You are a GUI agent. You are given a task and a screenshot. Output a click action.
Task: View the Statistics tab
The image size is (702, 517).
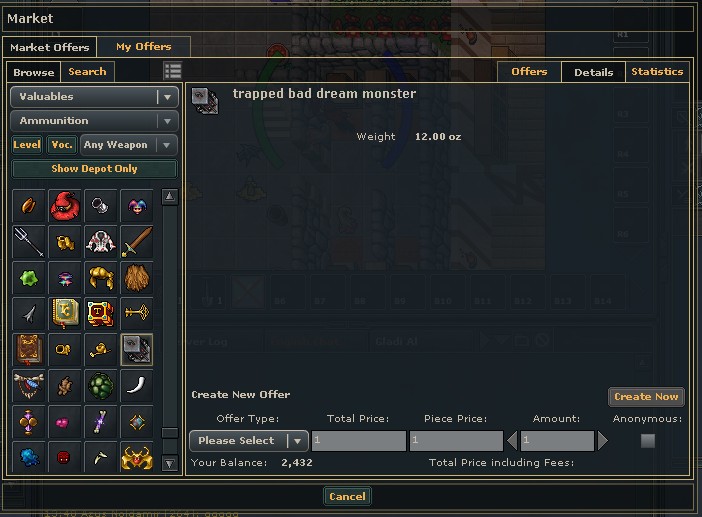pyautogui.click(x=657, y=72)
